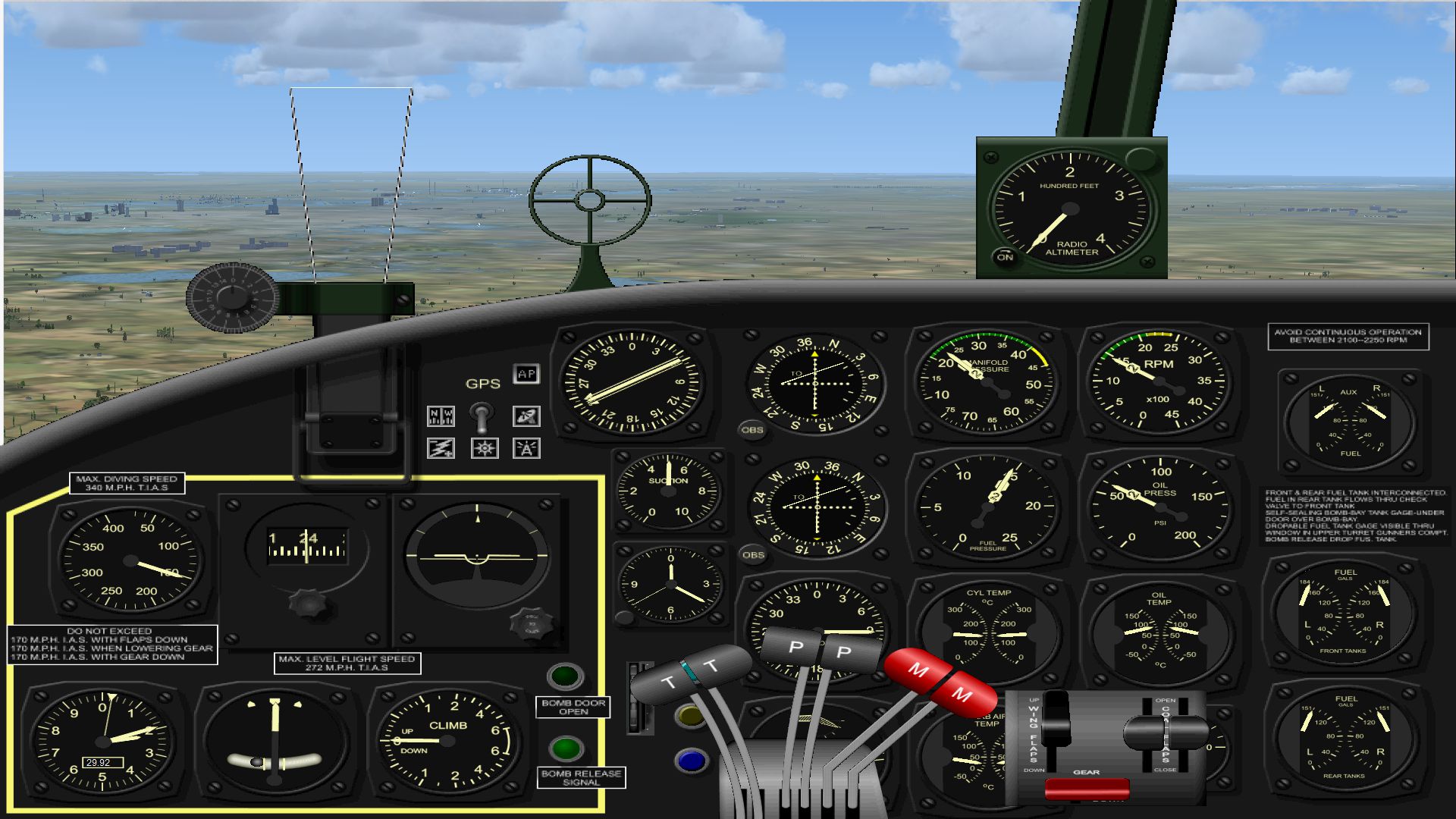Click the blue round button

pos(691,761)
